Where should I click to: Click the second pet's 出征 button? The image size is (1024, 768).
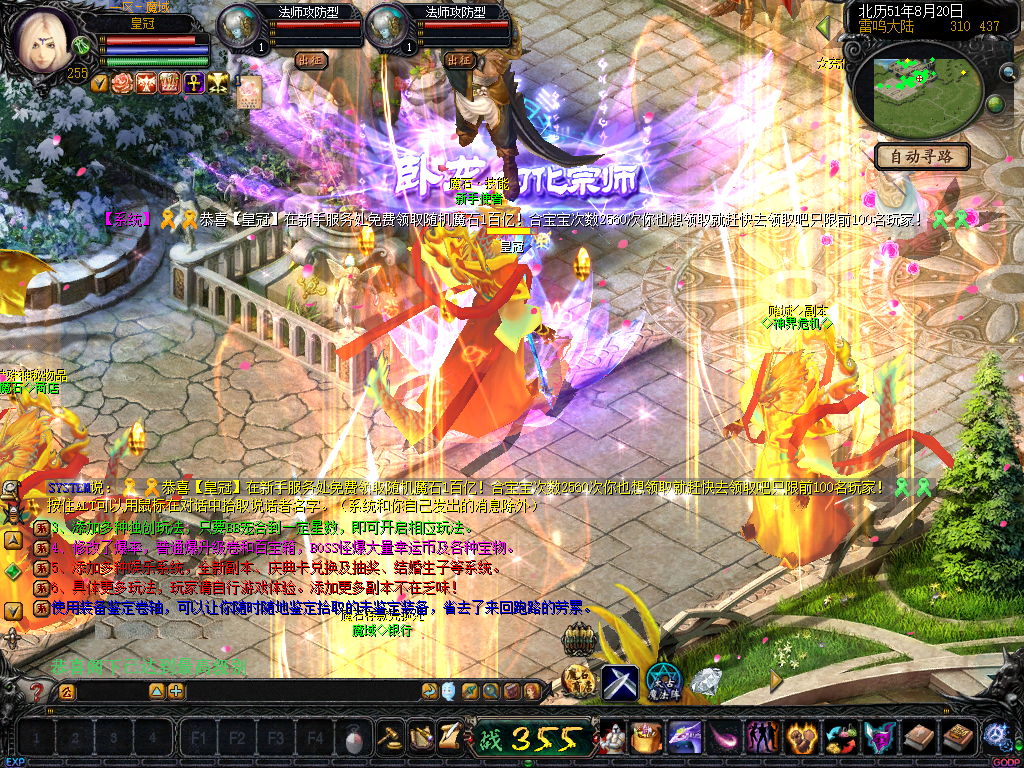pyautogui.click(x=459, y=60)
